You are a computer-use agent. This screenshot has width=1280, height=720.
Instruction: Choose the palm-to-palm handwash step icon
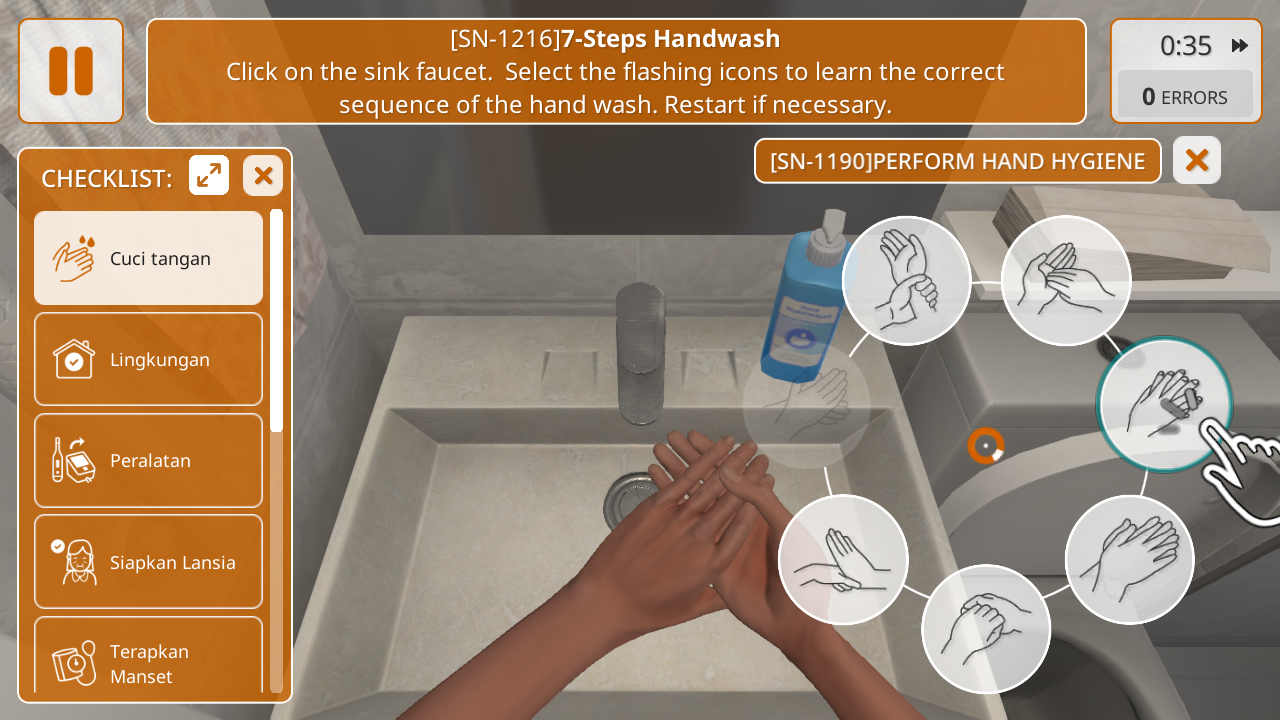click(x=1066, y=281)
